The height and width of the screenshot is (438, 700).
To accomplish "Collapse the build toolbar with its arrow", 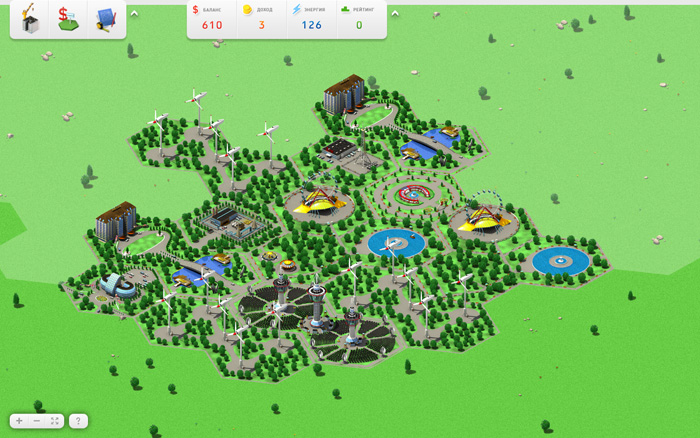I will pos(135,14).
